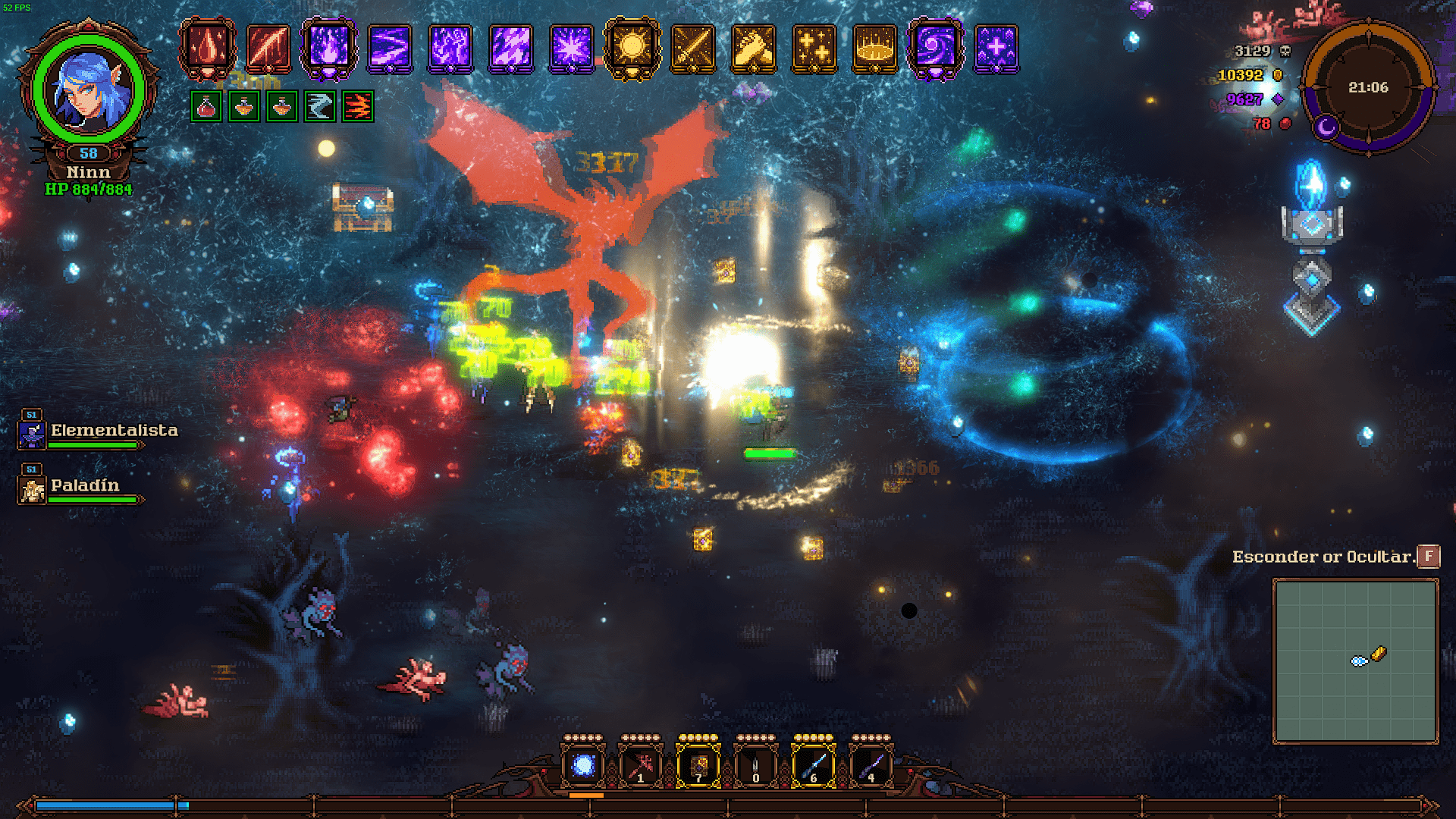Select the golden sun skill icon
The height and width of the screenshot is (819, 1456).
tap(632, 48)
